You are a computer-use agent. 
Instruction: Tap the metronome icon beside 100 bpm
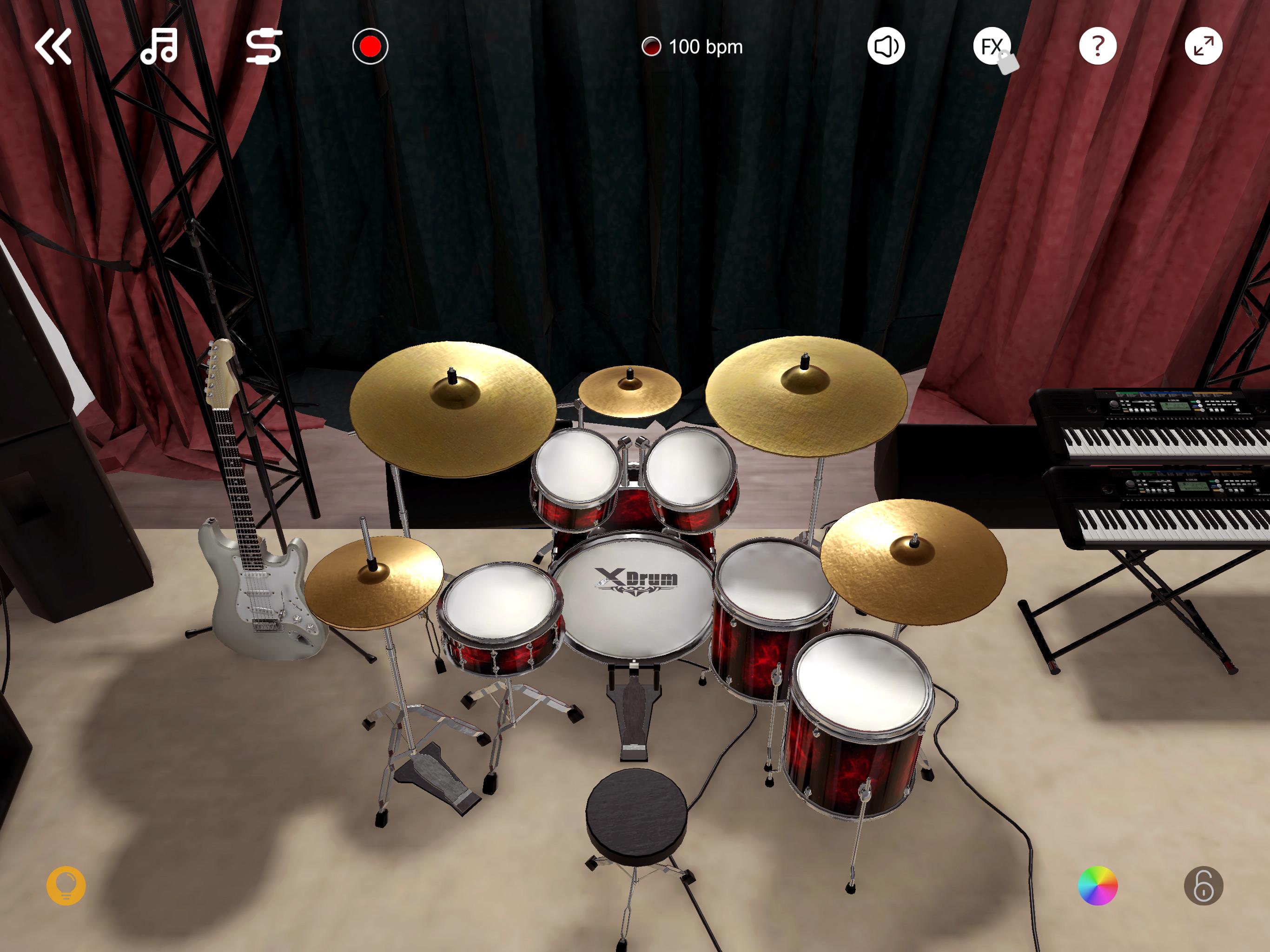tap(652, 46)
